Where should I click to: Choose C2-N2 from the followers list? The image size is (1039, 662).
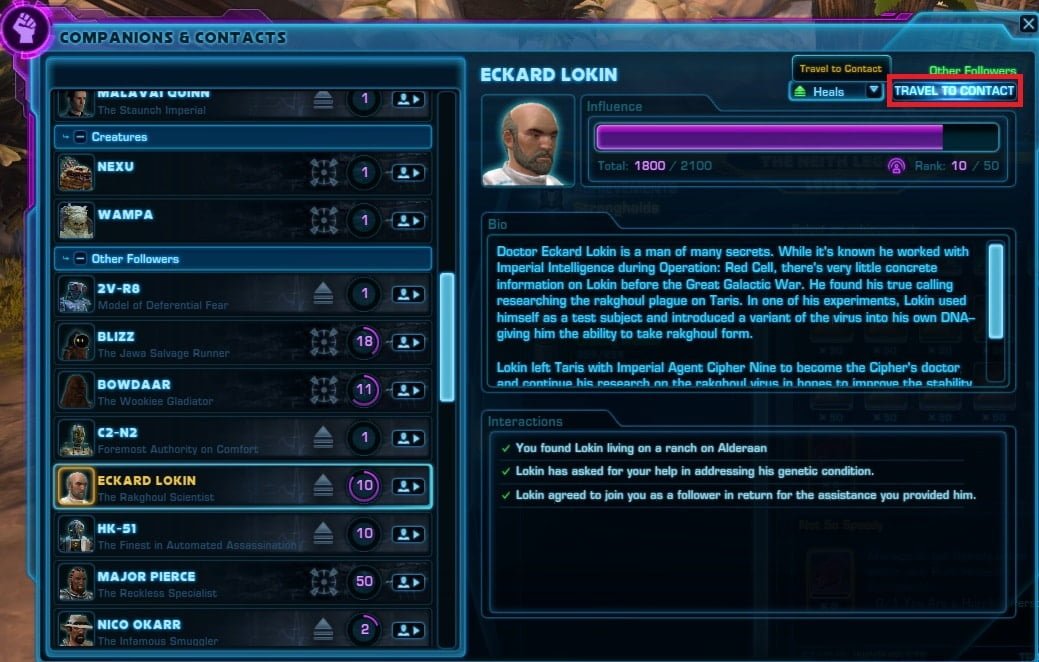click(x=200, y=439)
